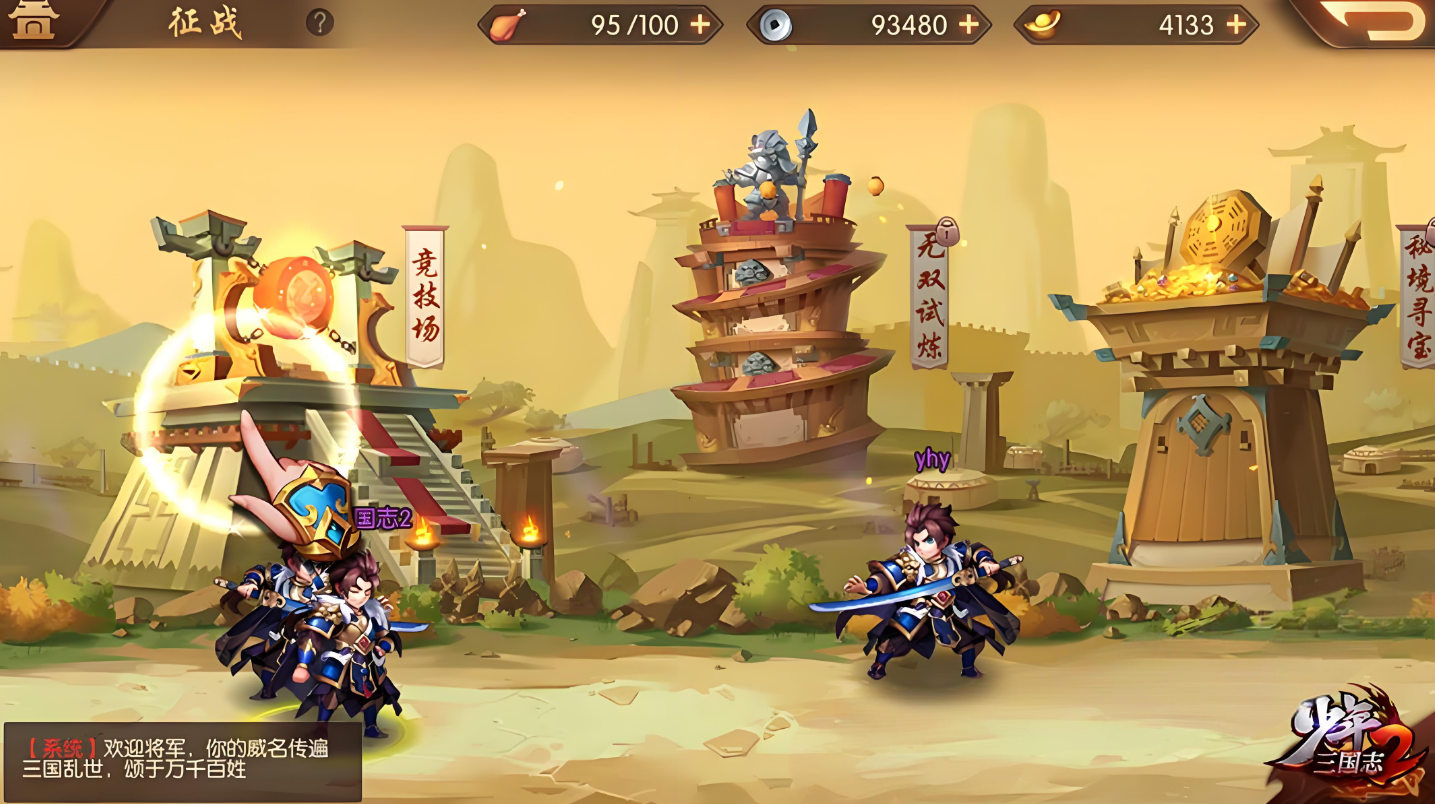This screenshot has width=1435, height=804.
Task: Add stamina with the drumstick plus button
Action: coord(701,25)
